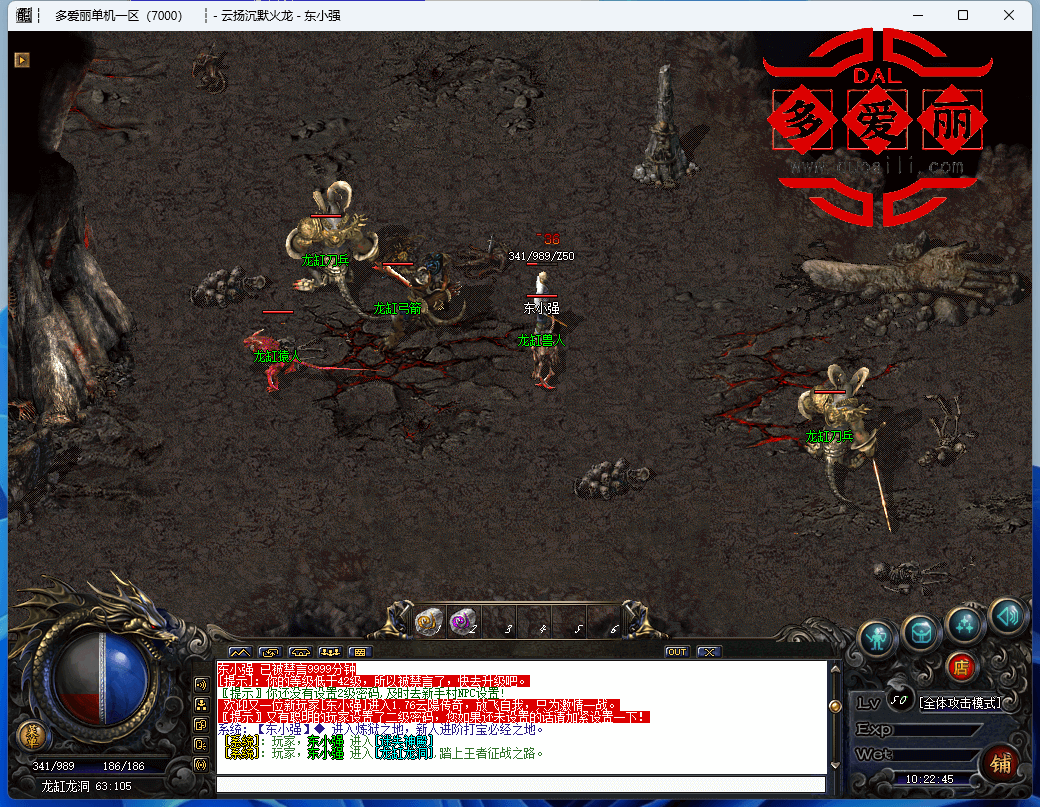Maximize the game window

click(962, 15)
